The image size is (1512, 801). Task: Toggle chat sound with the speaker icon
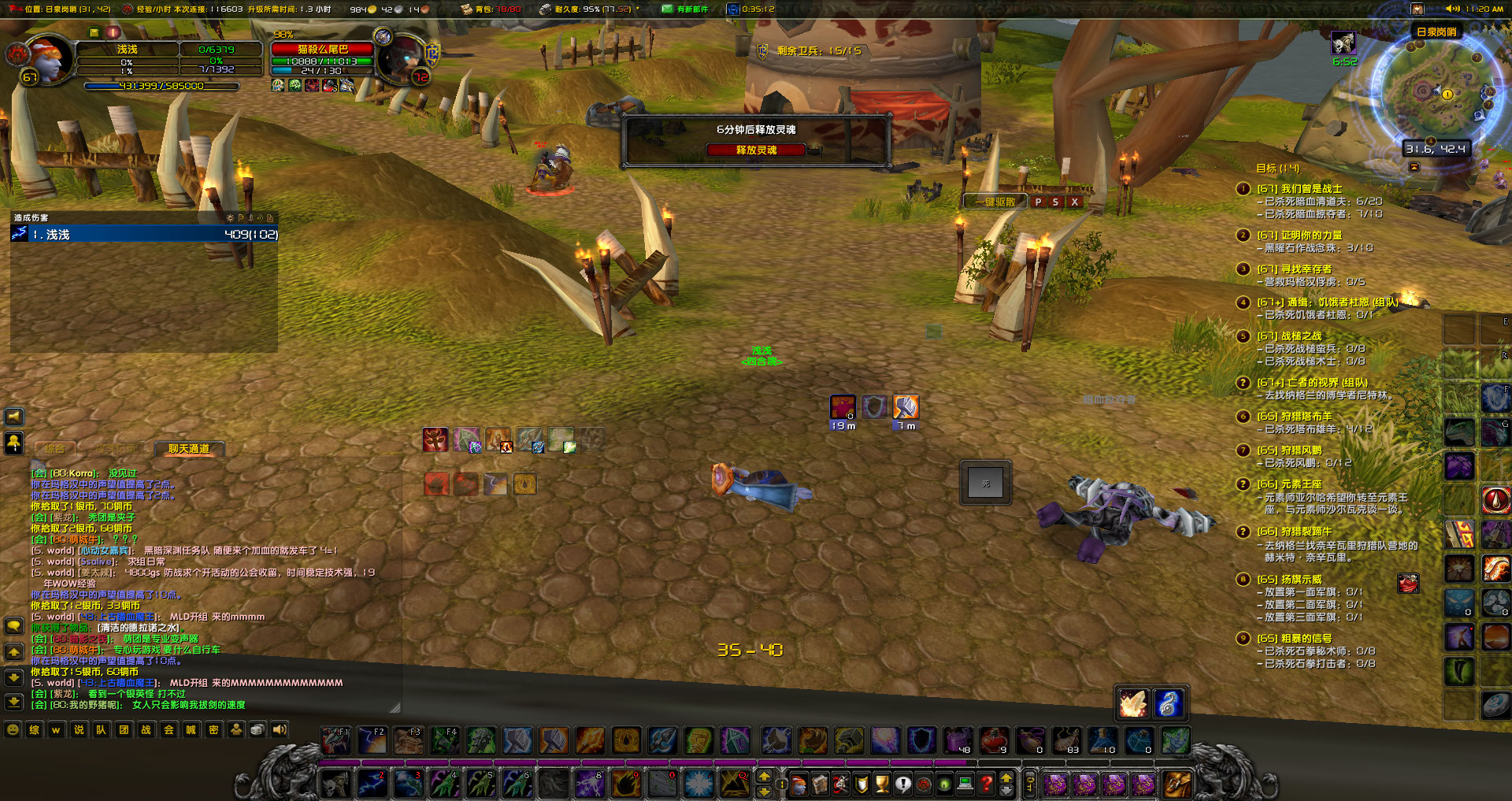coord(278,730)
